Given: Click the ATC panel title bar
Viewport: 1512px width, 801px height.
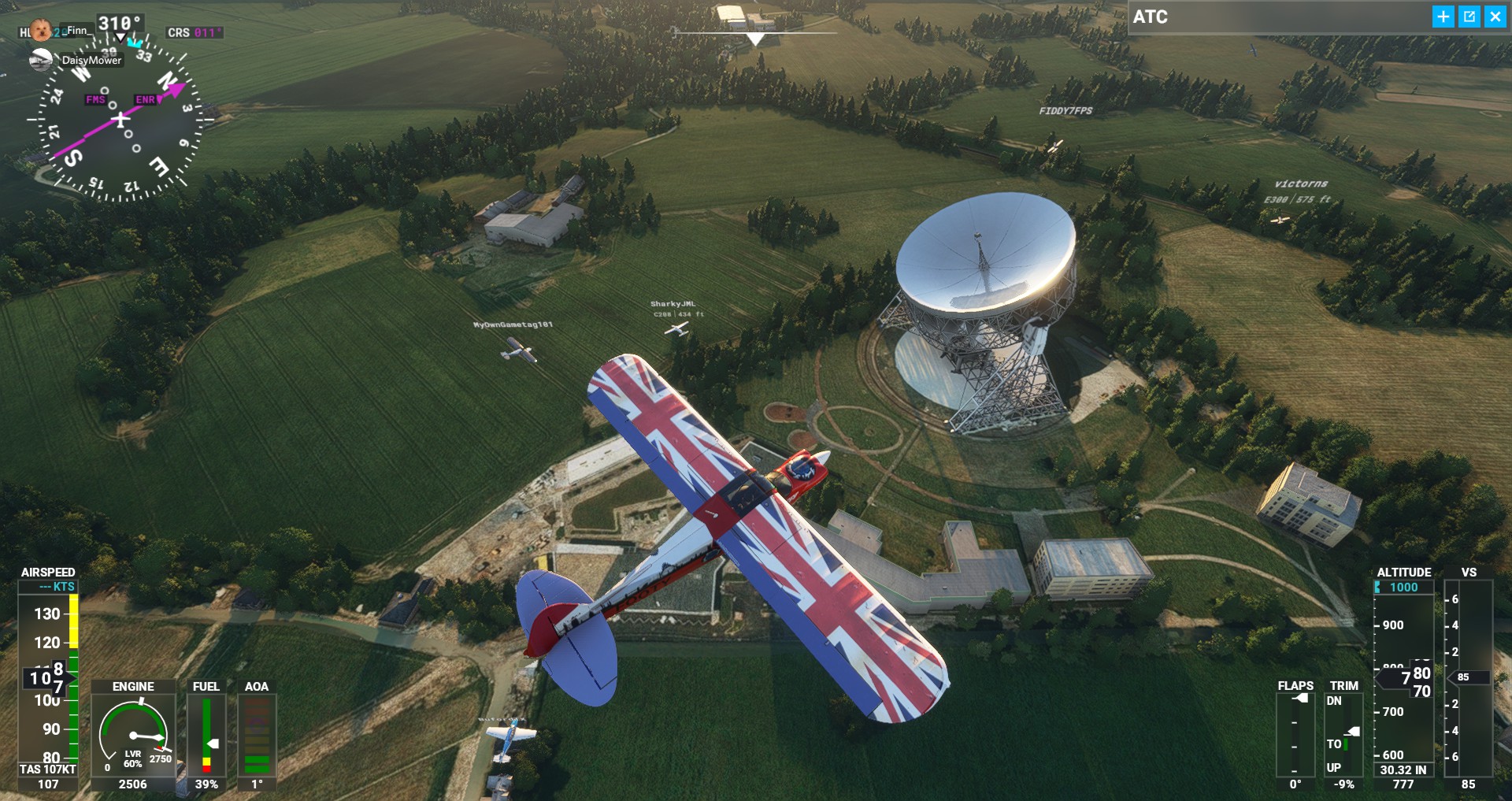Looking at the screenshot, I should [x=1276, y=17].
